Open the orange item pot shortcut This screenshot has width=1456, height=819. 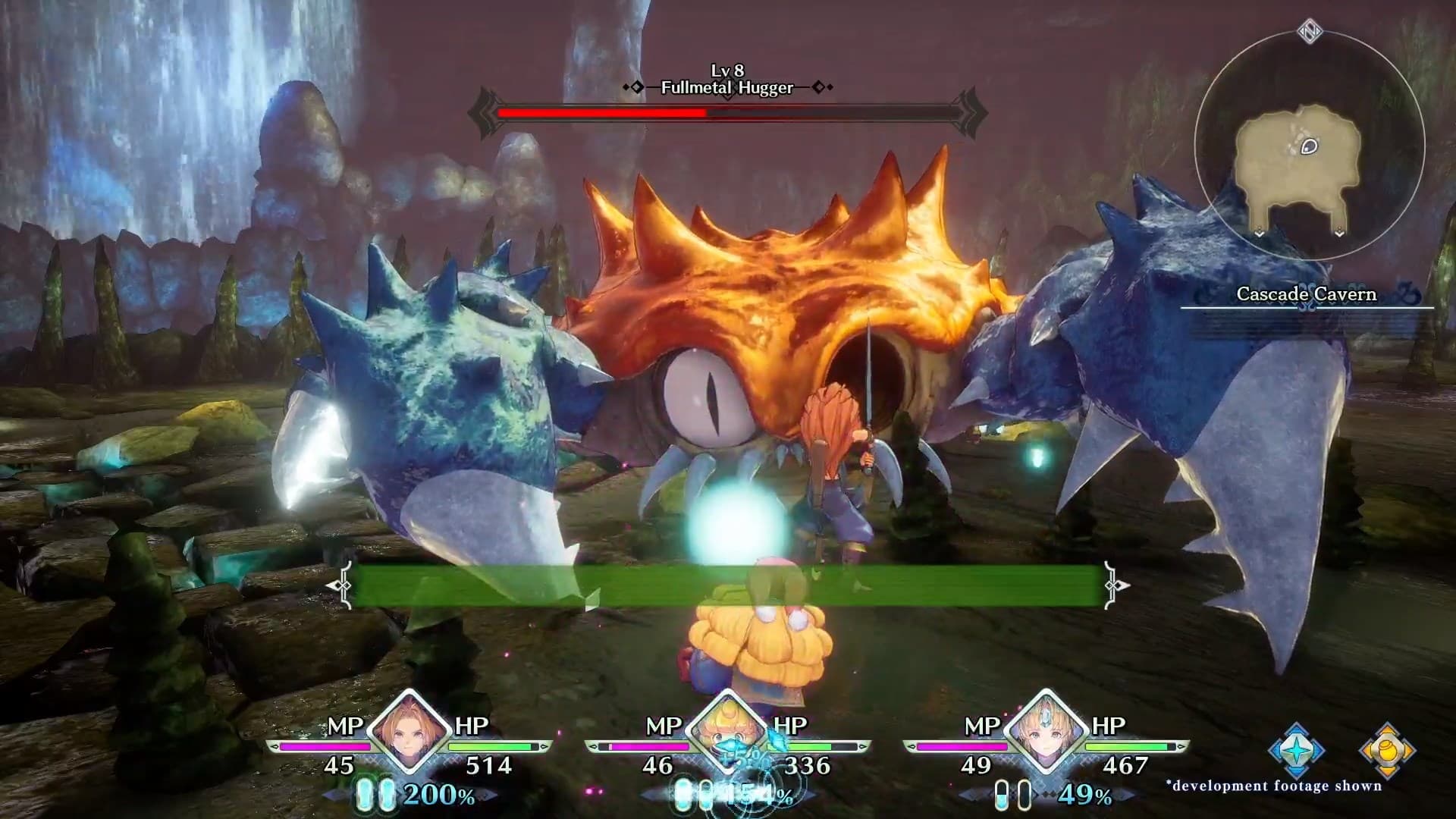point(1387,750)
